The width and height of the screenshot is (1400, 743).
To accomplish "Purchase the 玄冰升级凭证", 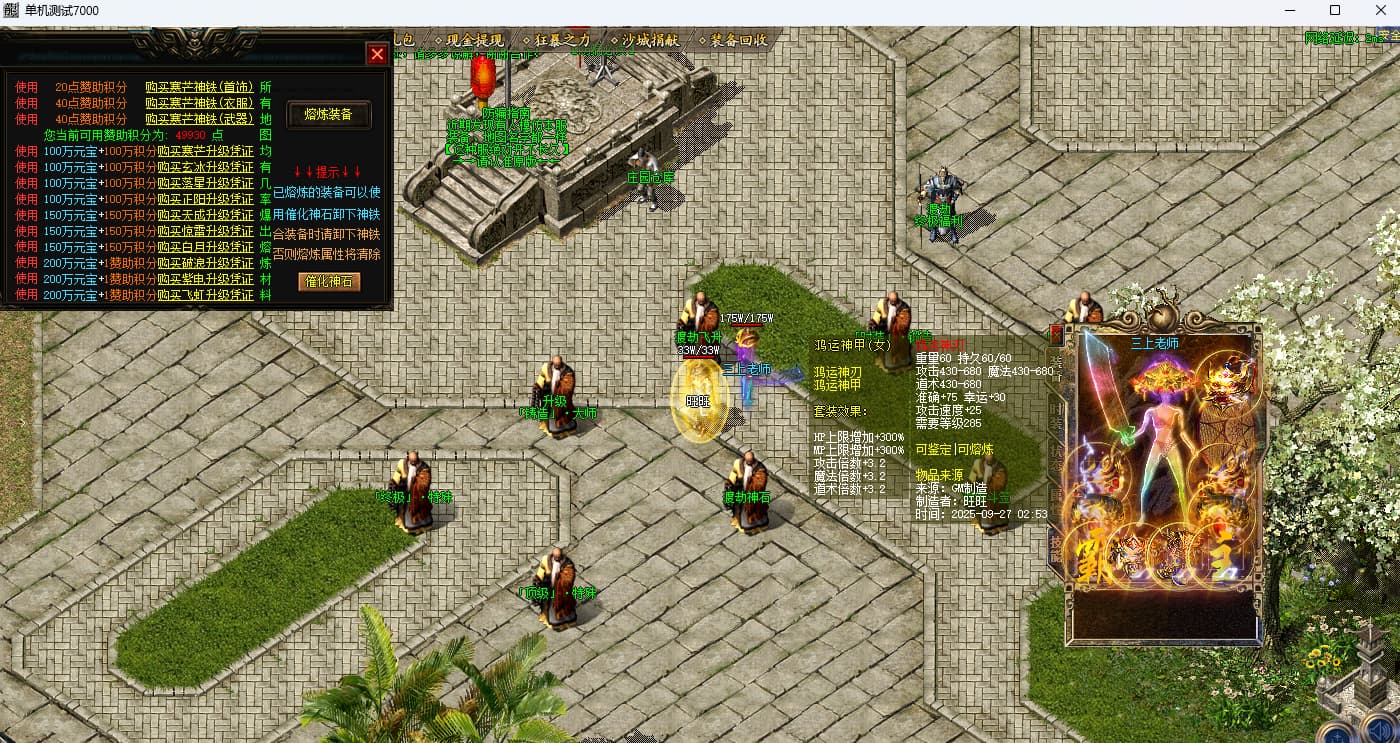I will pyautogui.click(x=205, y=167).
